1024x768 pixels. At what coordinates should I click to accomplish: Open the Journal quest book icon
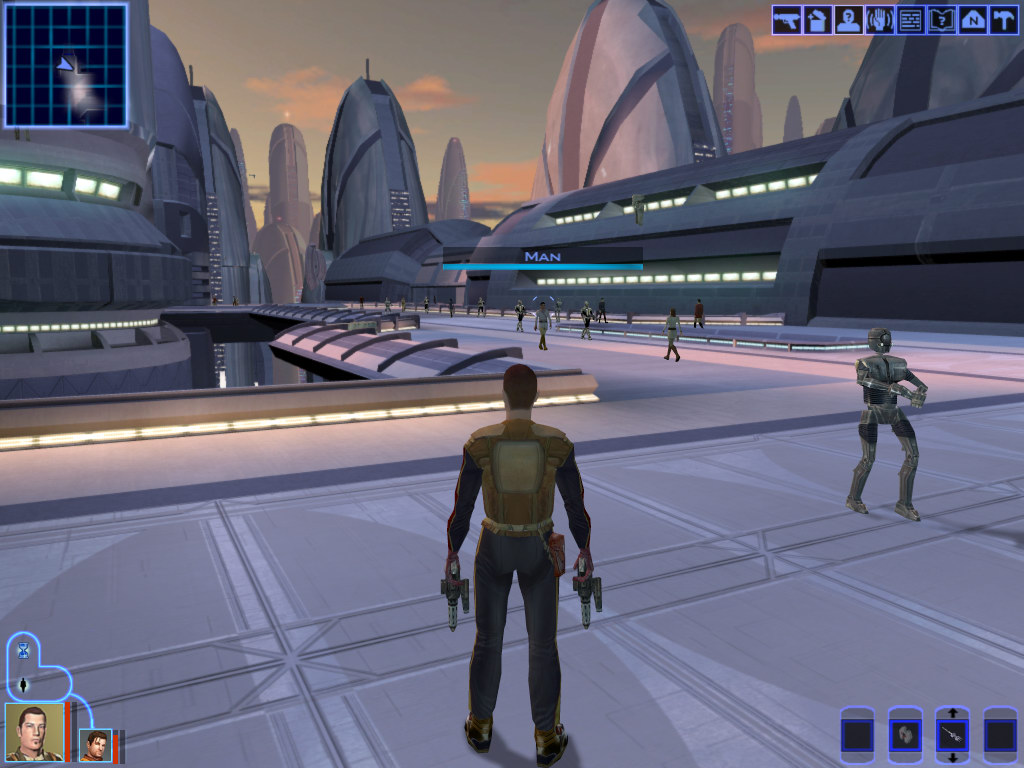[x=941, y=20]
